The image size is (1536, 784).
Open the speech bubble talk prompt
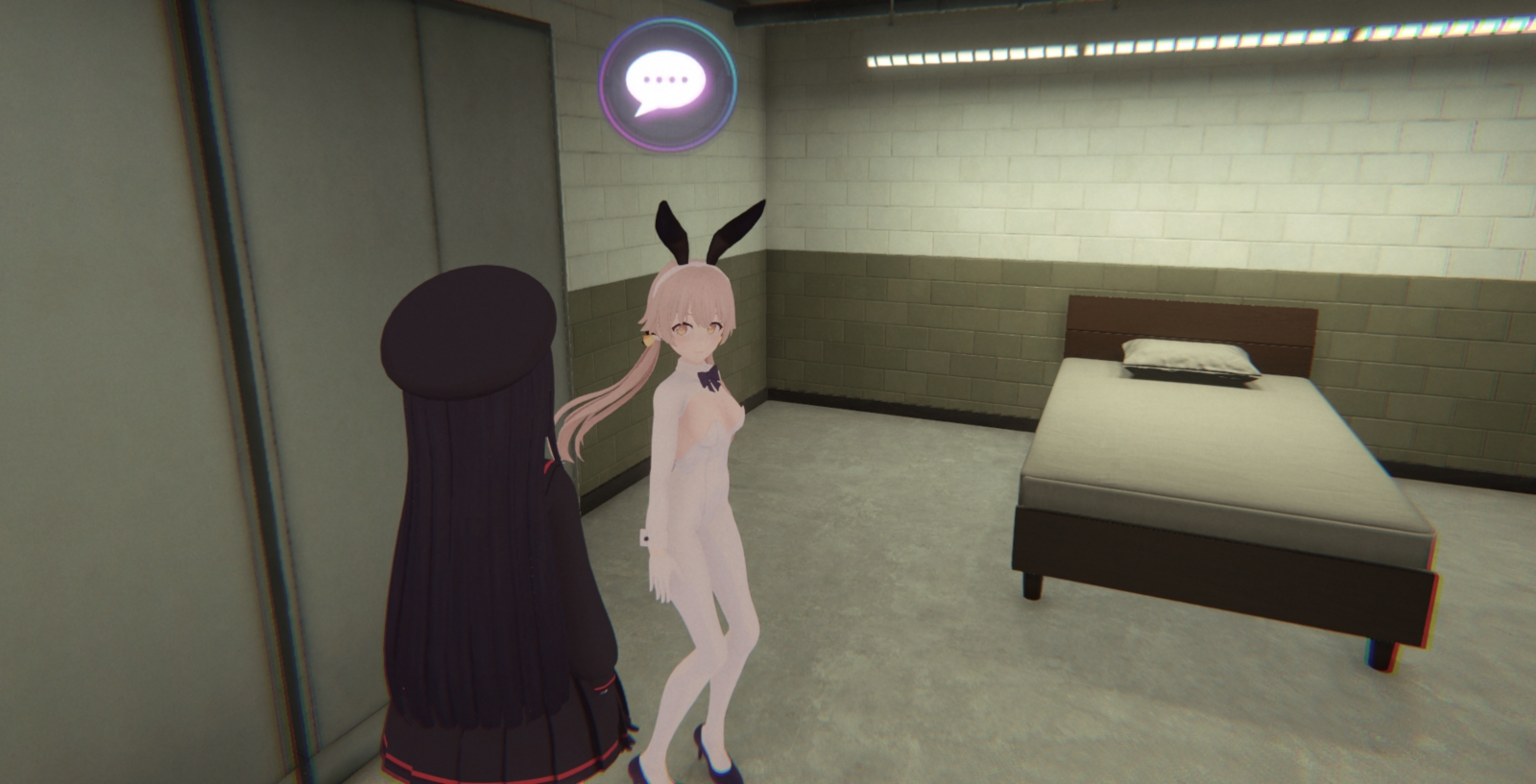[667, 84]
